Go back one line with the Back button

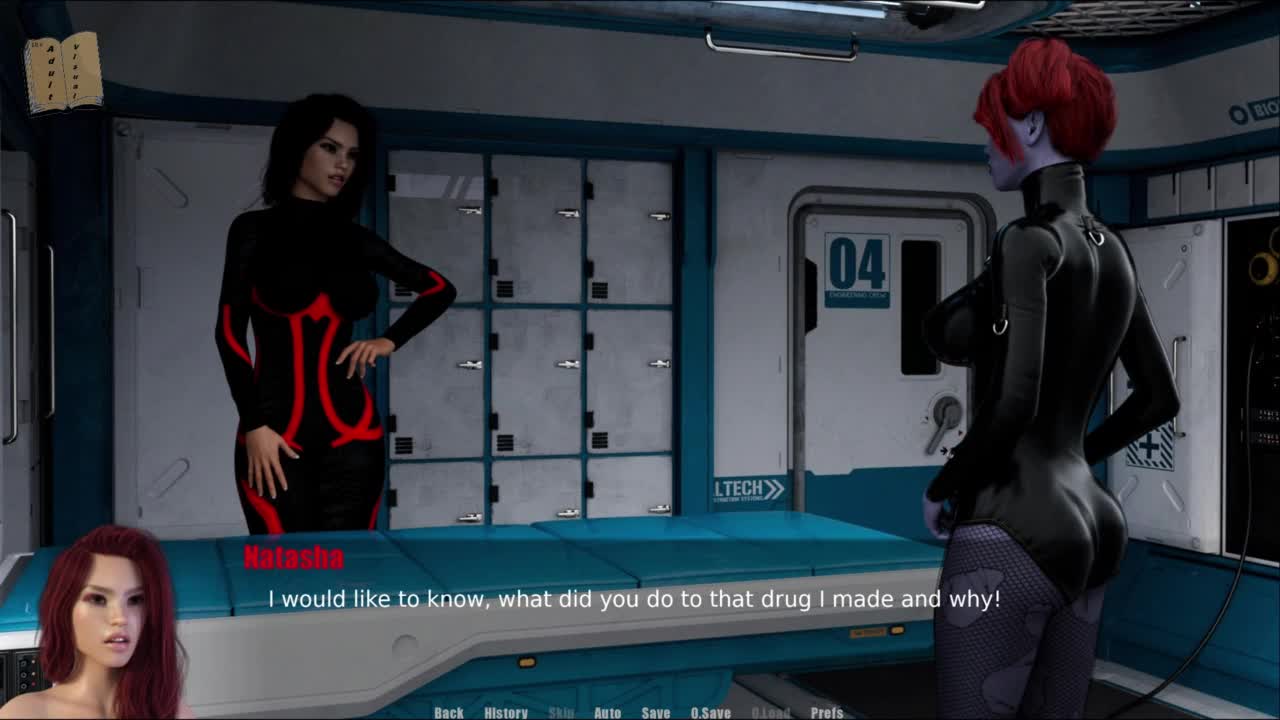[449, 712]
